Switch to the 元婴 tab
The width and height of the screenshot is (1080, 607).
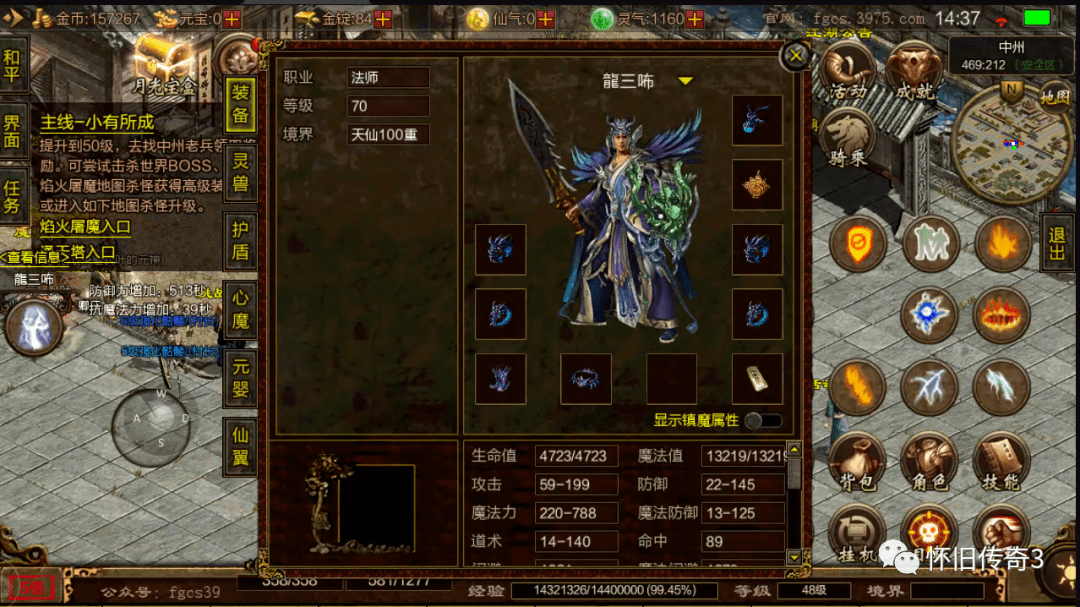pos(241,378)
